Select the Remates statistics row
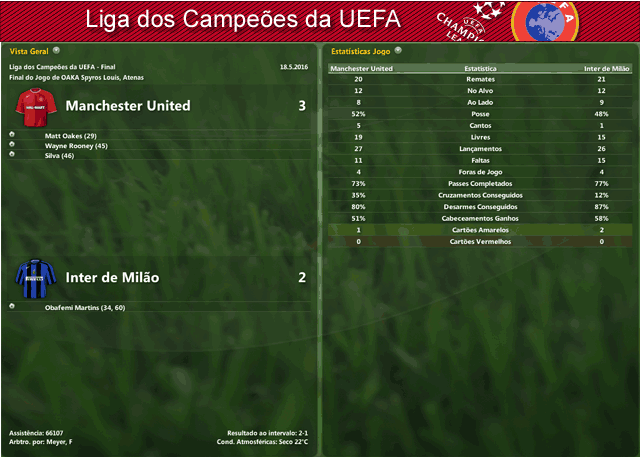 point(480,79)
